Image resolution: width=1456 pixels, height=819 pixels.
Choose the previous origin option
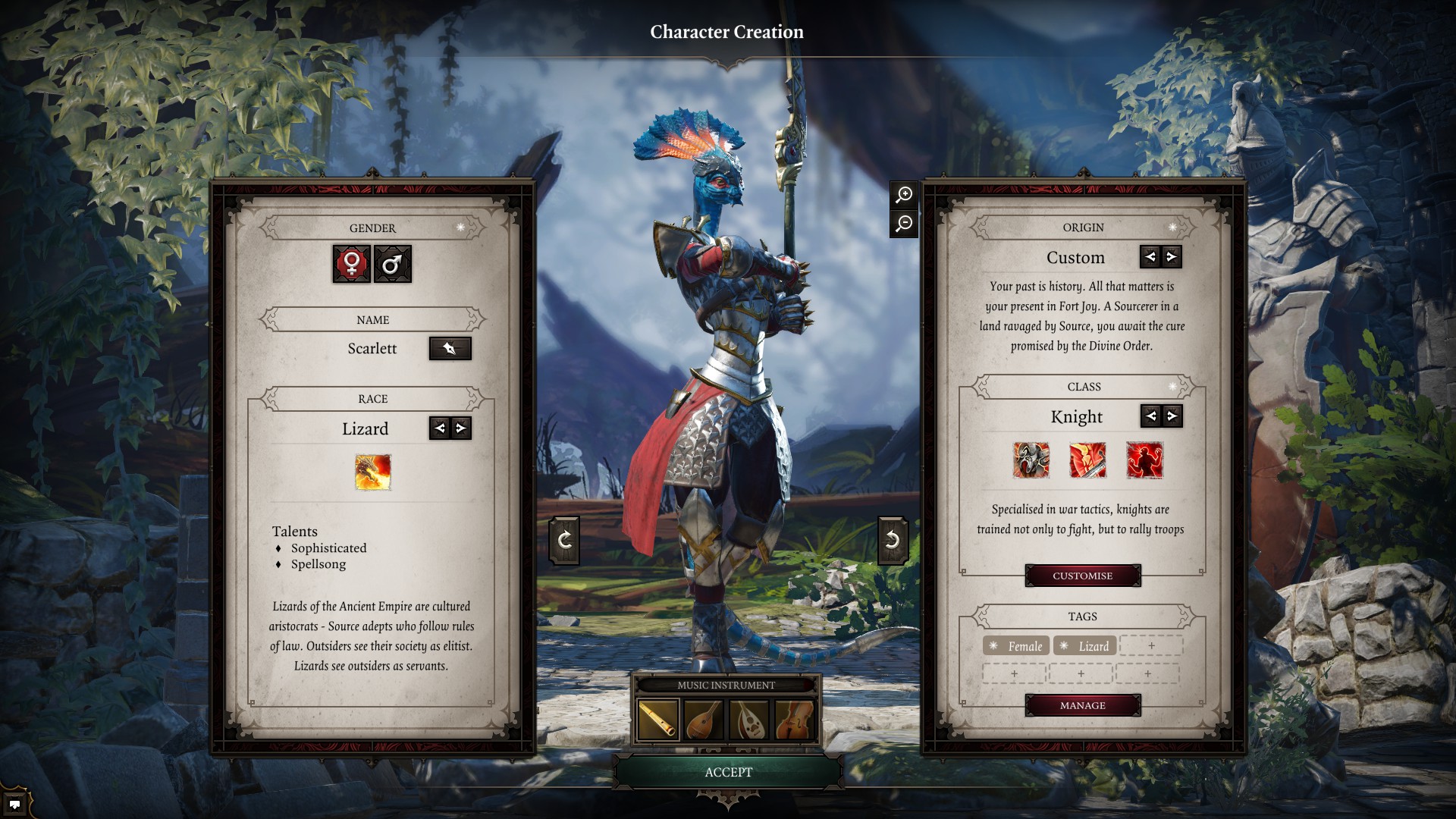point(1150,257)
